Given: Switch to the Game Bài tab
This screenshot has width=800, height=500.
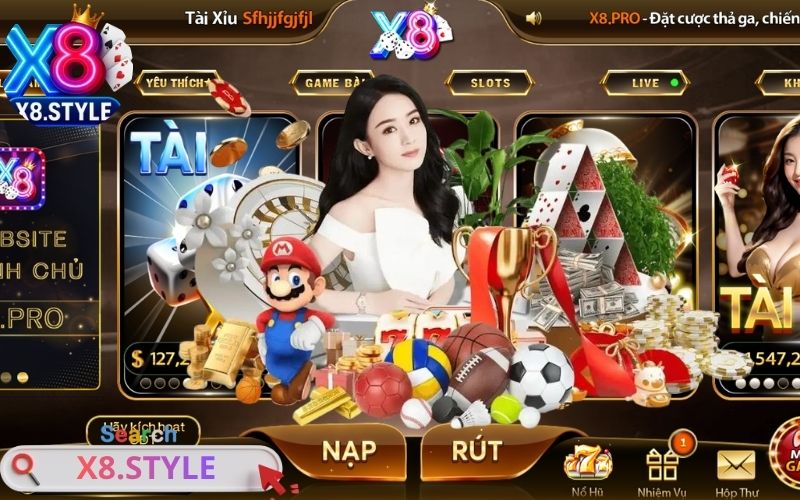Looking at the screenshot, I should point(332,83).
